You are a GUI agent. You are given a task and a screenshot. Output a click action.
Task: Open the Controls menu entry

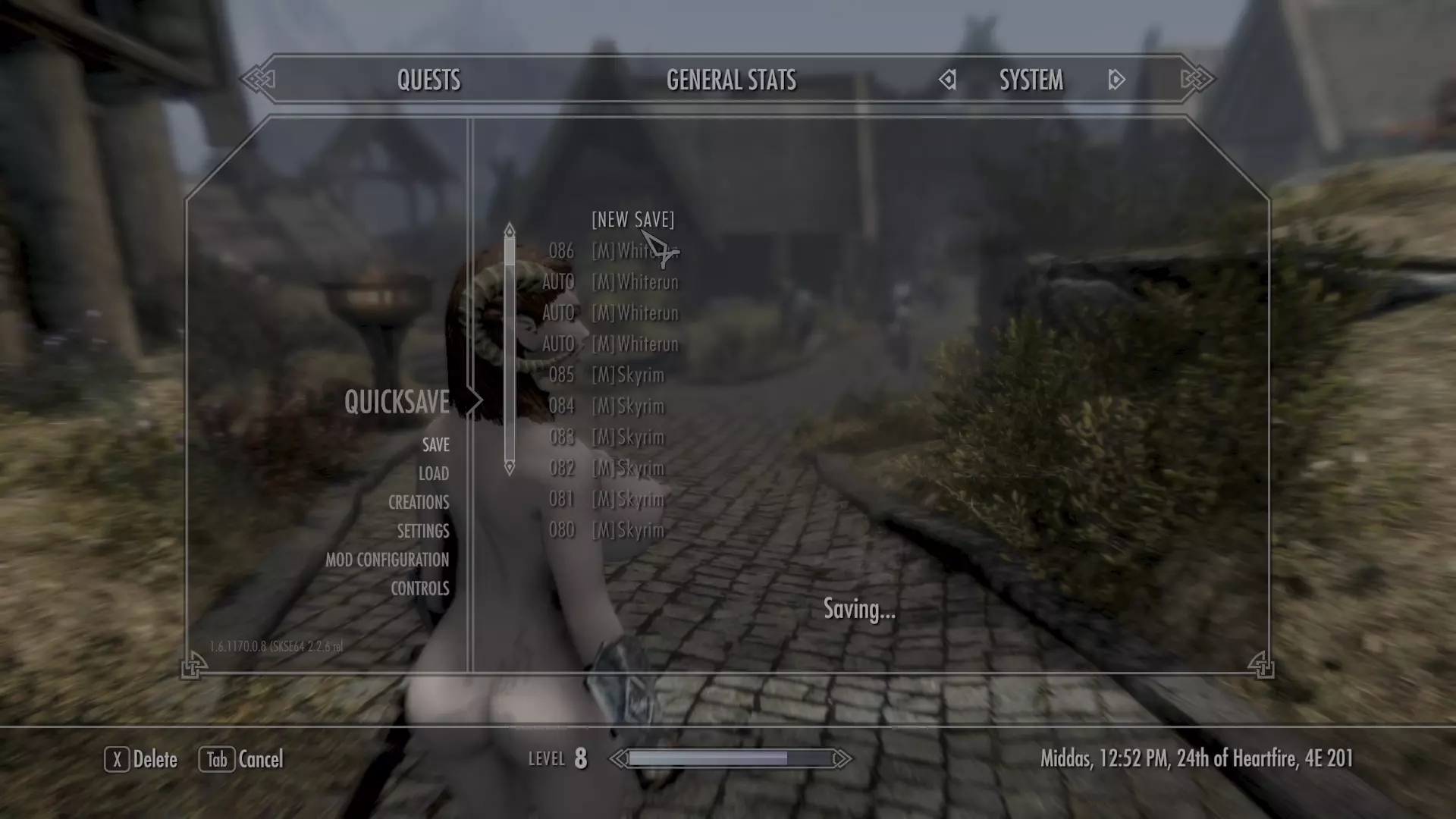(x=419, y=589)
